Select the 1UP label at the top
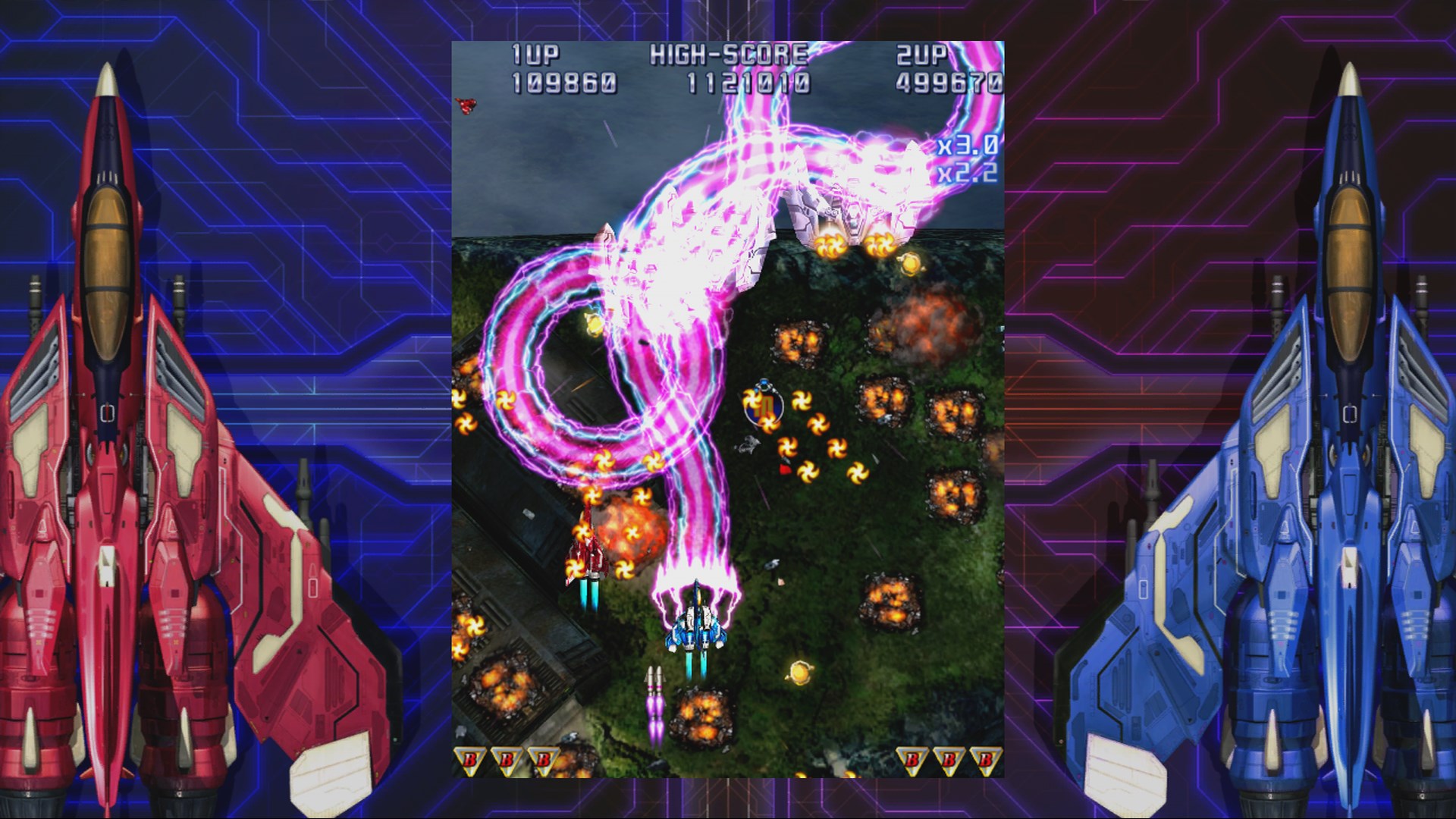1456x819 pixels. [535, 55]
